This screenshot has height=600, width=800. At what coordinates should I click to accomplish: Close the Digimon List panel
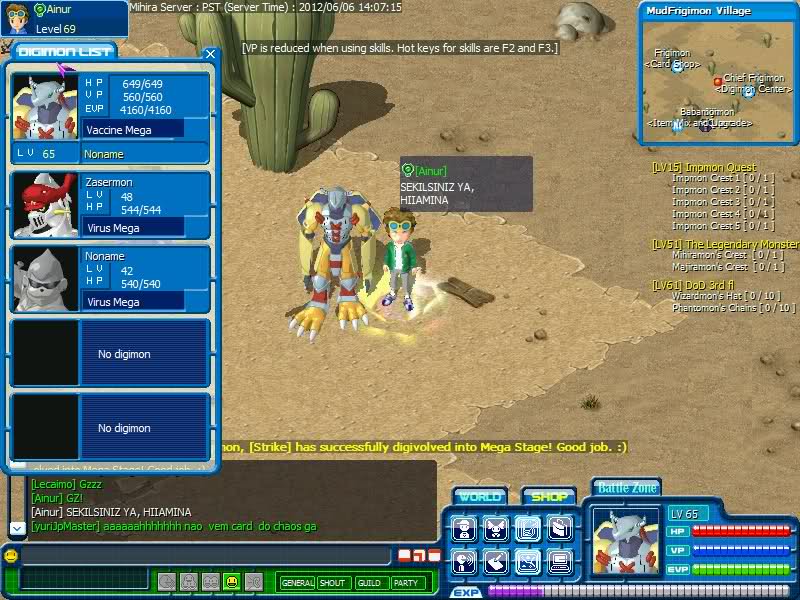[209, 55]
